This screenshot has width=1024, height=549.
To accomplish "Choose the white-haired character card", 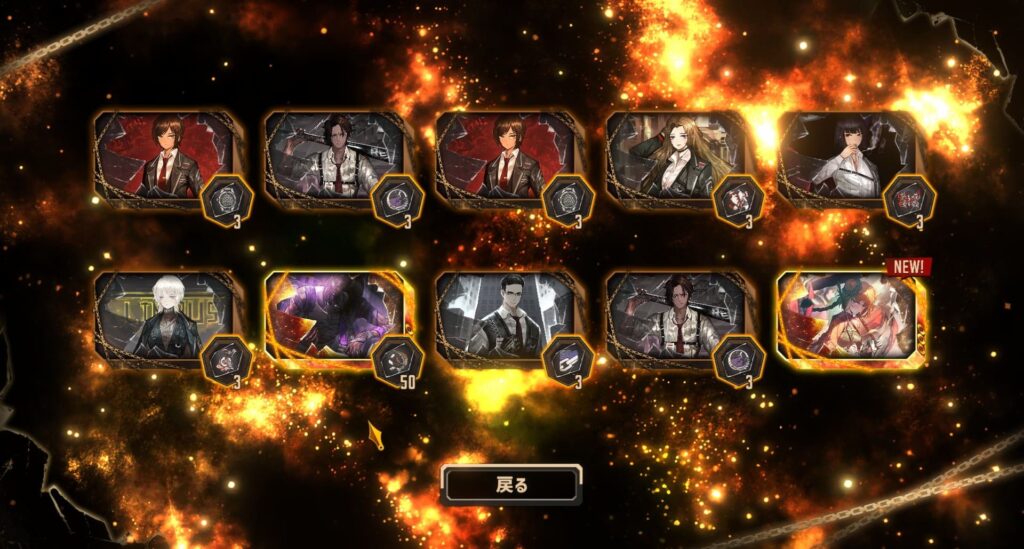I will click(x=165, y=317).
